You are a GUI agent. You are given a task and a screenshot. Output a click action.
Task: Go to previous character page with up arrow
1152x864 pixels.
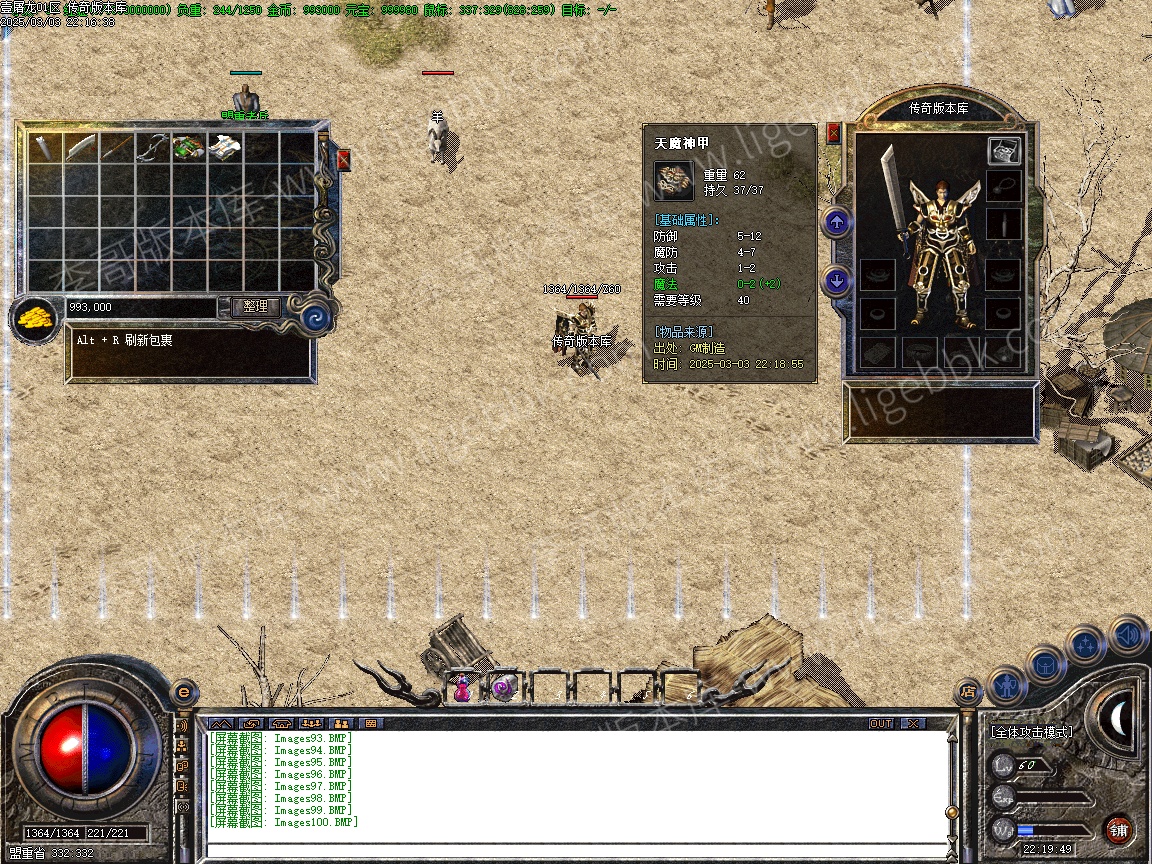[836, 222]
